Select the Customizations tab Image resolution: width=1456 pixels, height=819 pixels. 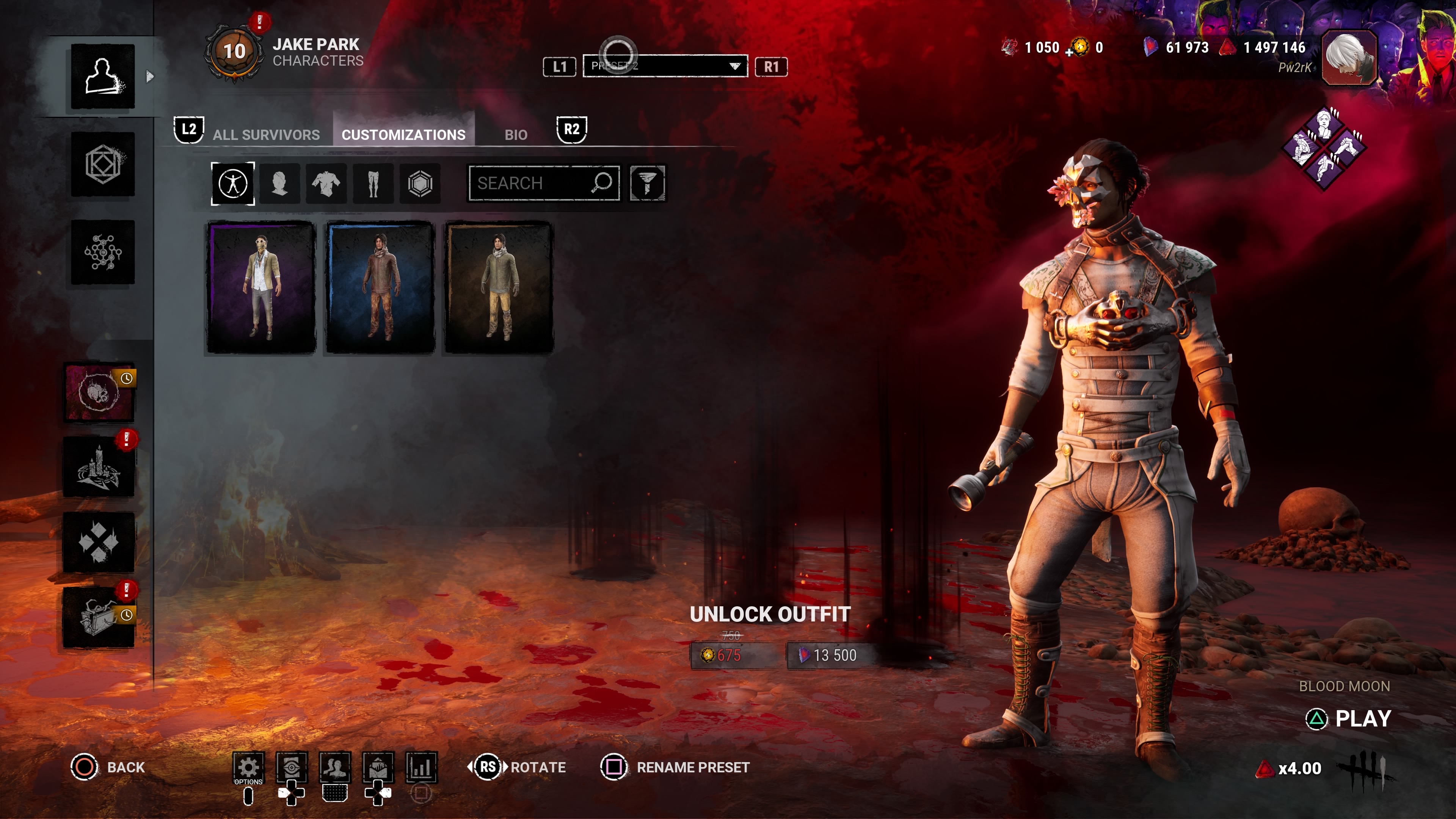(403, 135)
